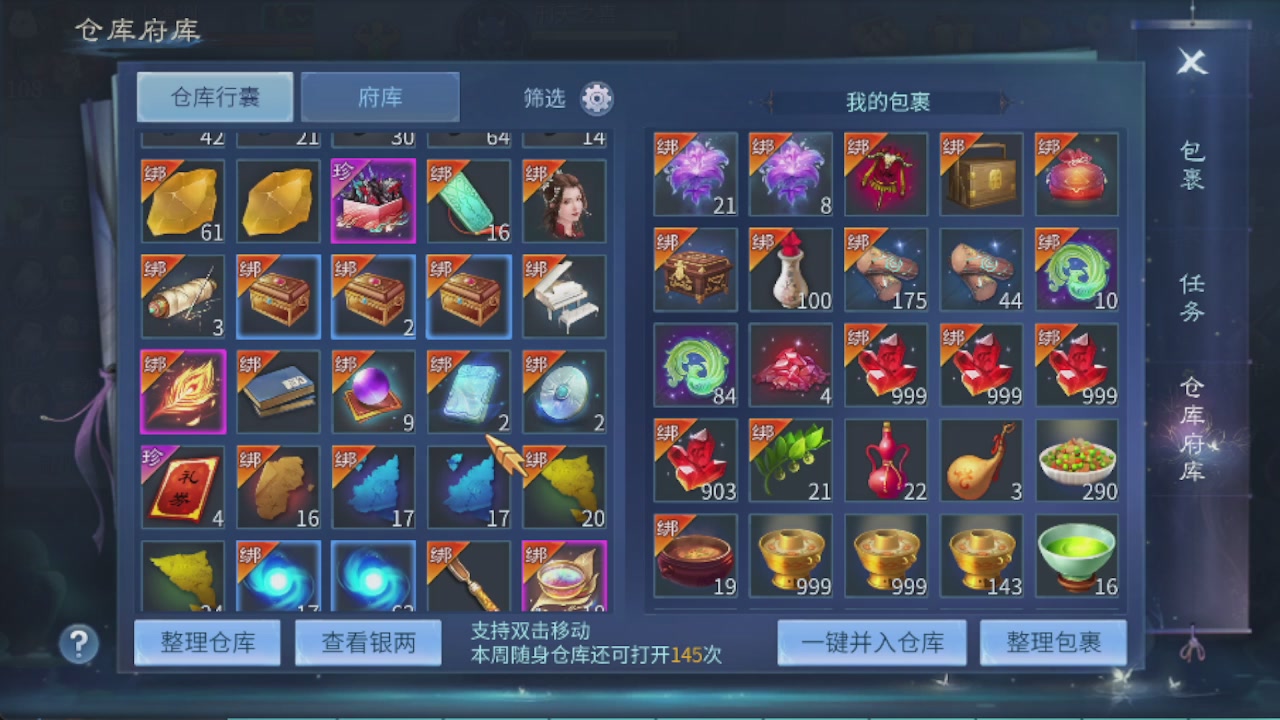Click the golden treasure chest in my bag
This screenshot has width=1280, height=720.
tap(980, 175)
